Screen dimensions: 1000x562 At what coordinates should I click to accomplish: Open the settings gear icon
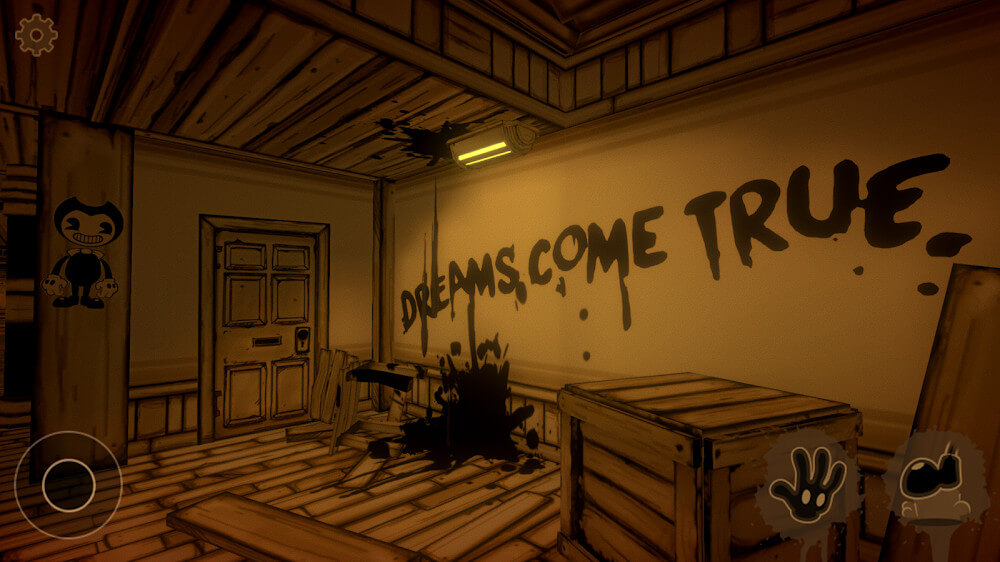coord(36,36)
